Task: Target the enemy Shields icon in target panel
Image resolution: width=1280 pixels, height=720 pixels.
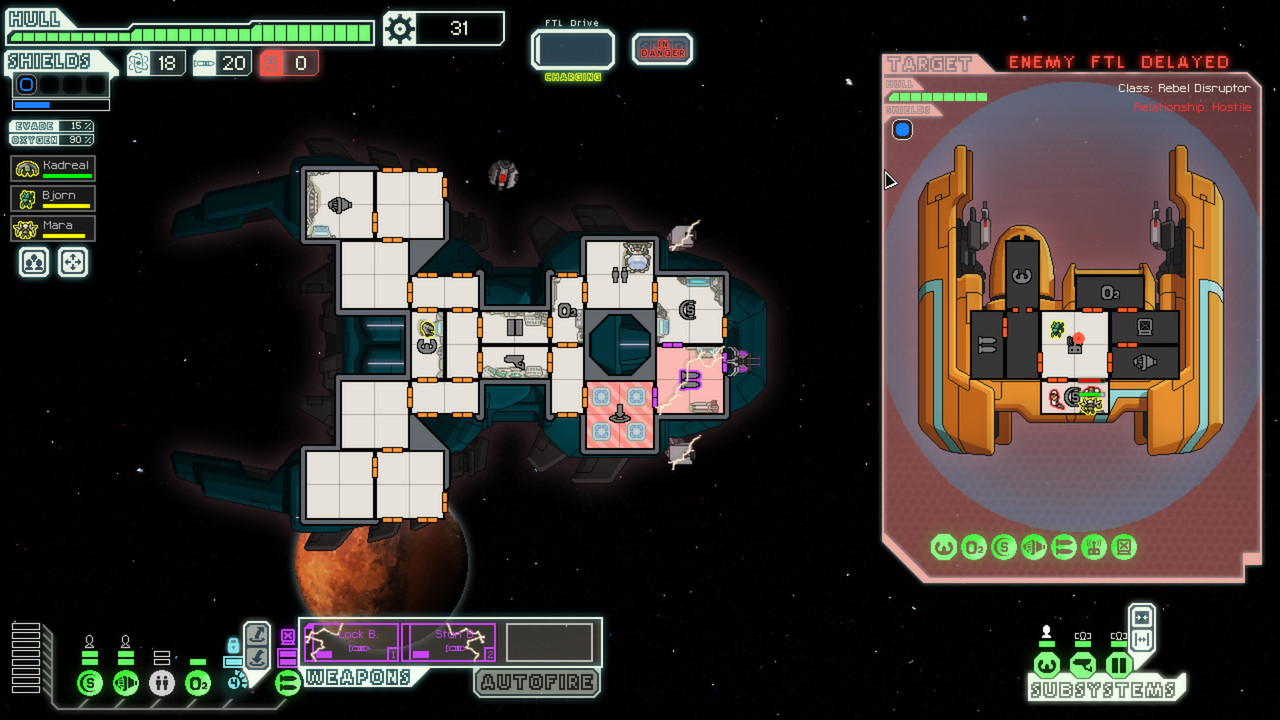Action: 1003,547
